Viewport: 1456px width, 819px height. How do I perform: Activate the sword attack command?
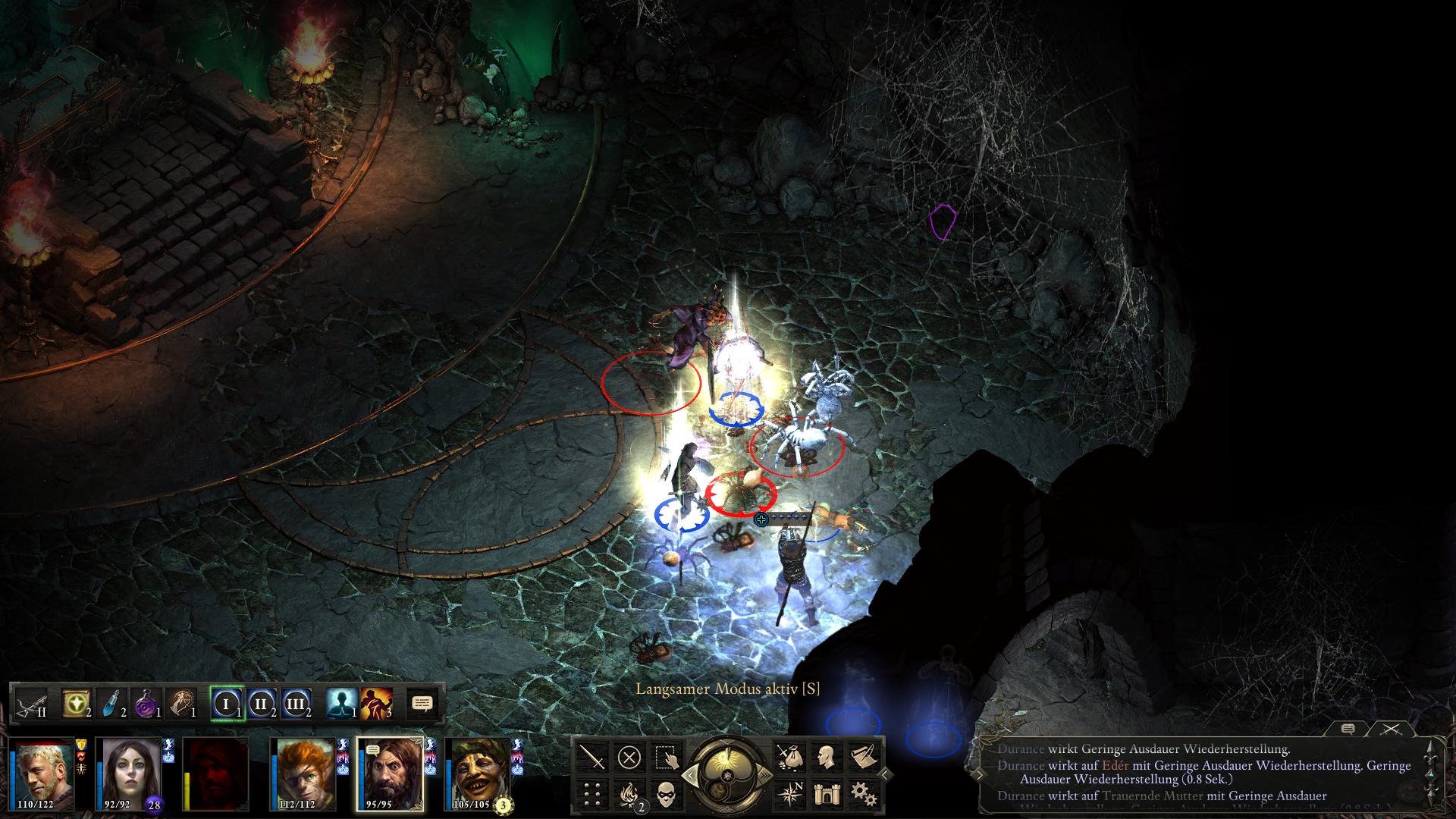(x=592, y=756)
